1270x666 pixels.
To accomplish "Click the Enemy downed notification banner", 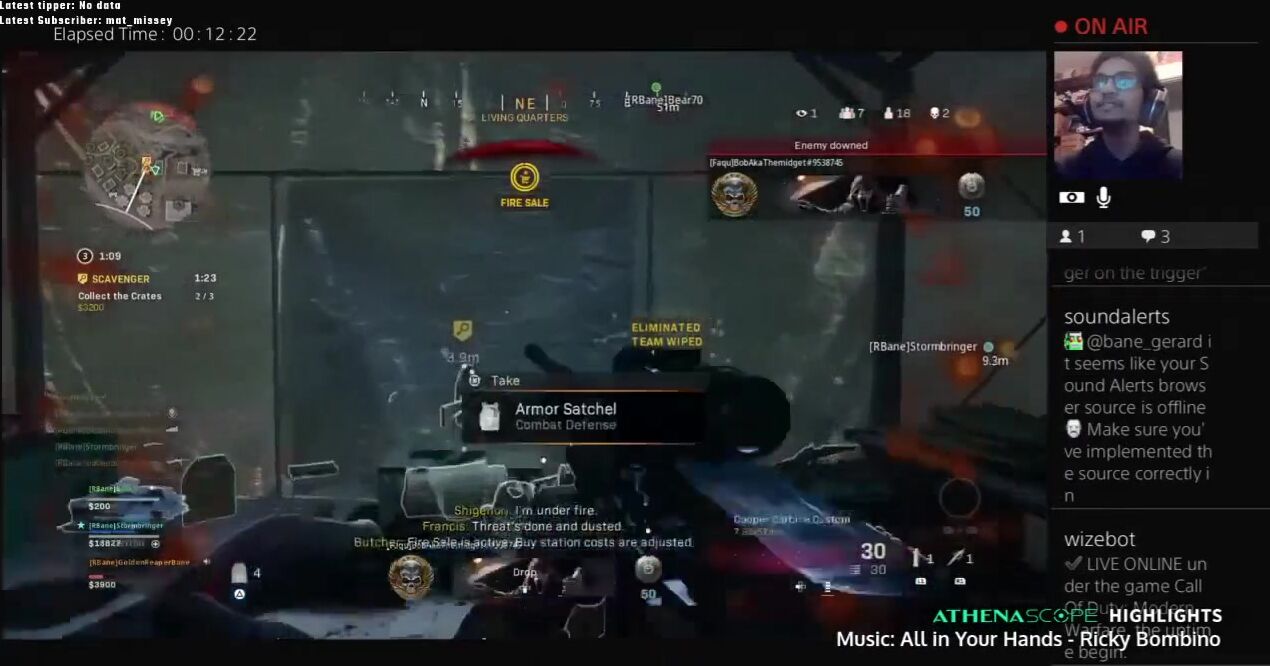I will point(830,146).
